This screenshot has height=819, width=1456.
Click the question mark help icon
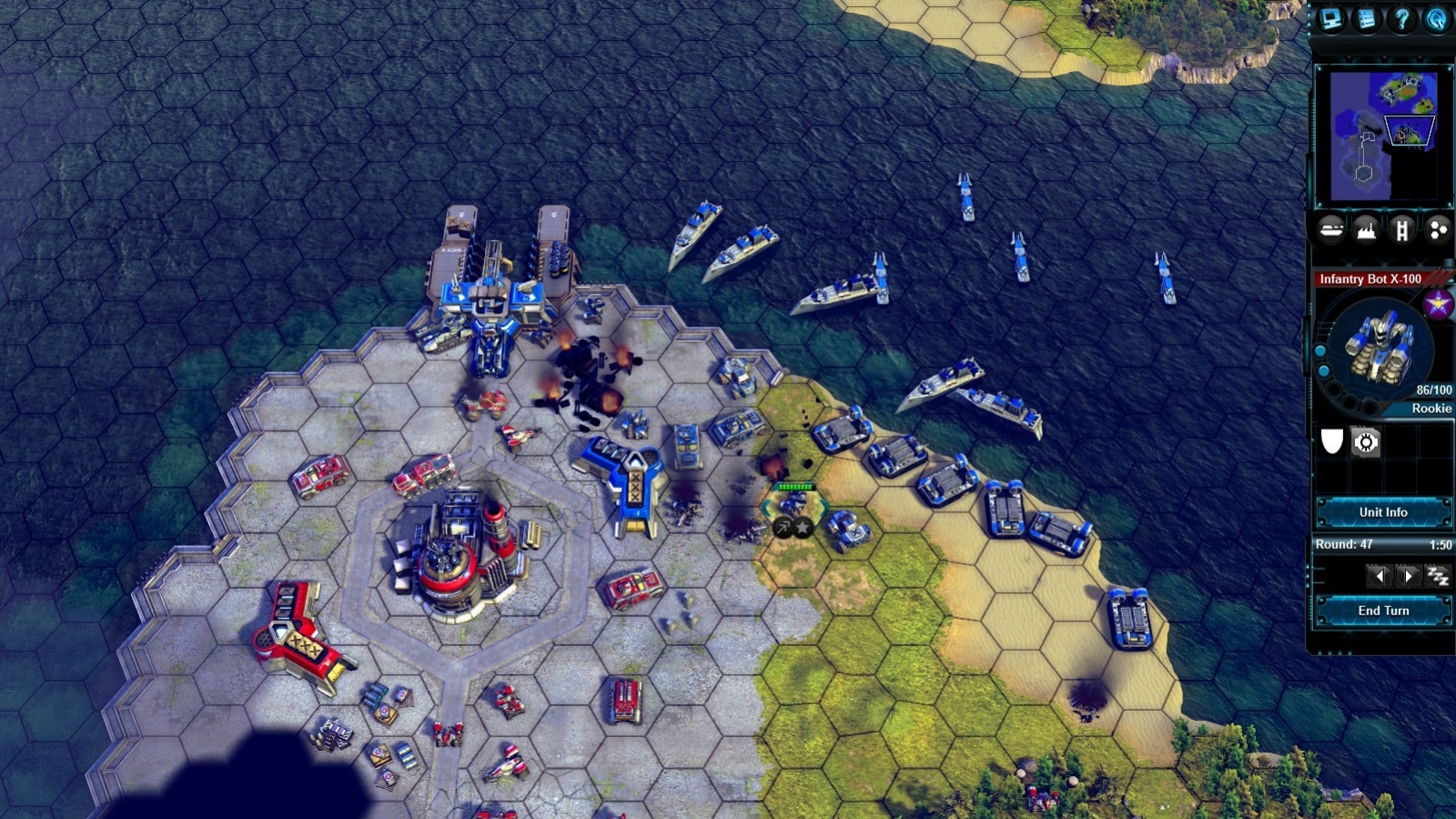point(1402,18)
